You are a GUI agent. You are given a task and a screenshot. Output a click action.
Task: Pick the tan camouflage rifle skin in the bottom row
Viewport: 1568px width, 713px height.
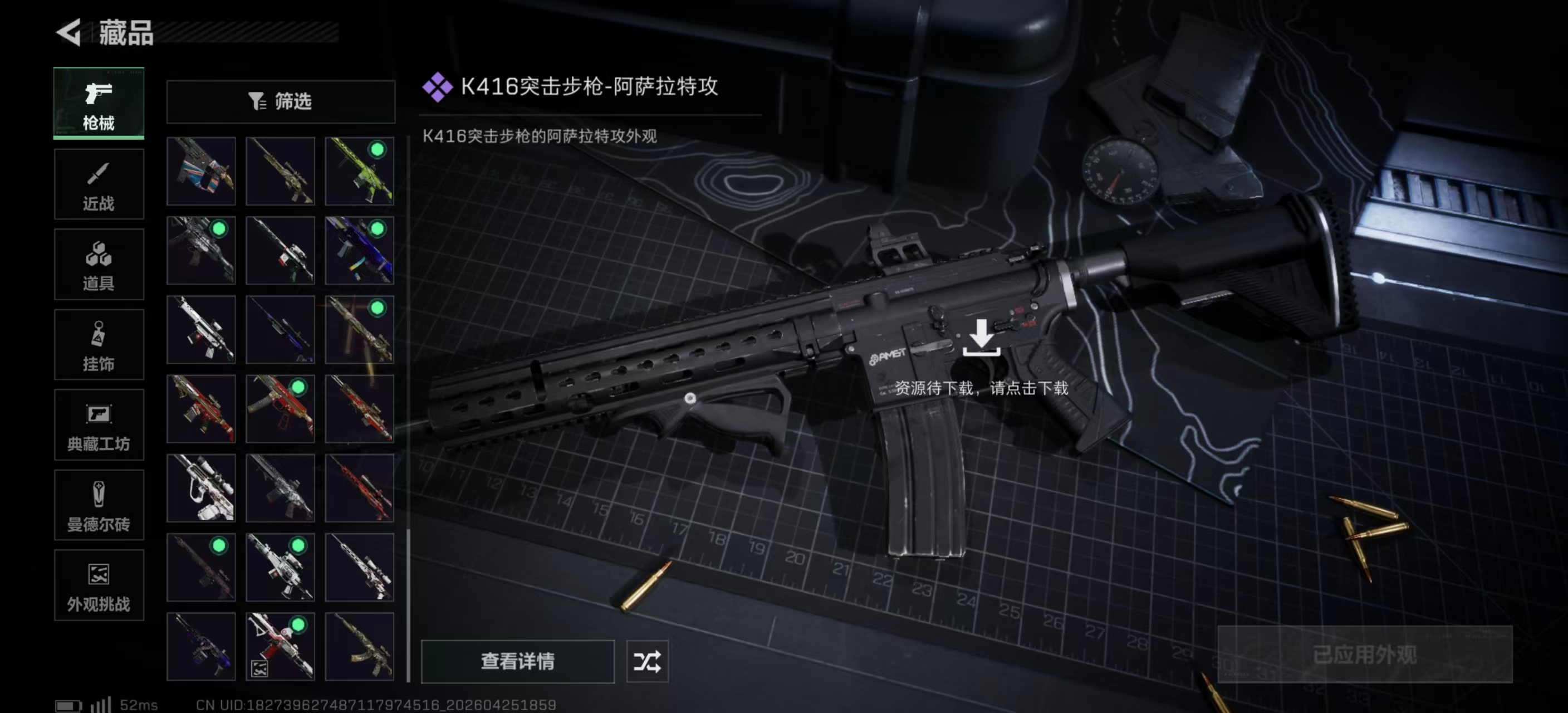click(x=359, y=646)
